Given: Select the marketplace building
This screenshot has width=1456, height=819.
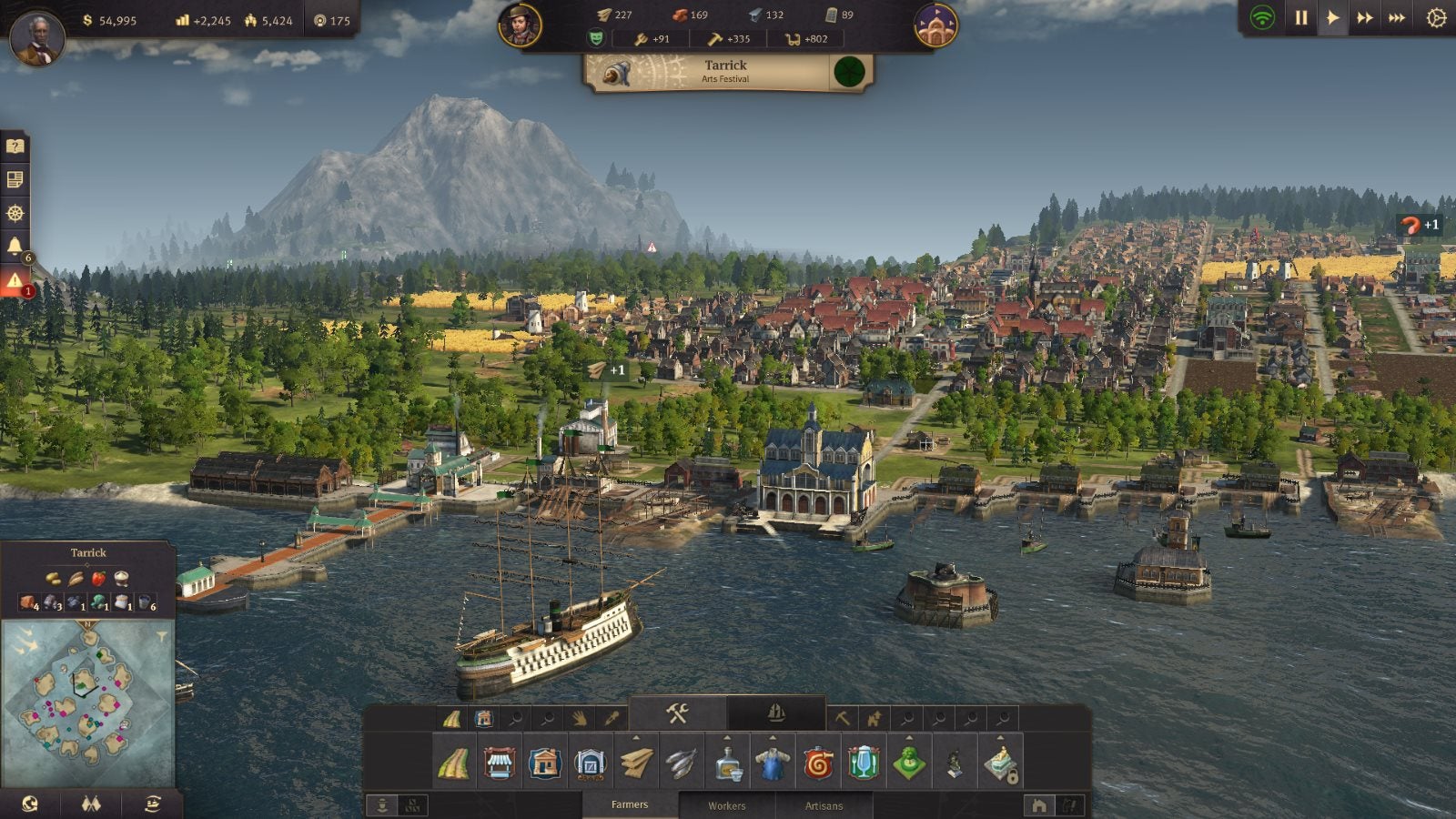Looking at the screenshot, I should tap(499, 764).
